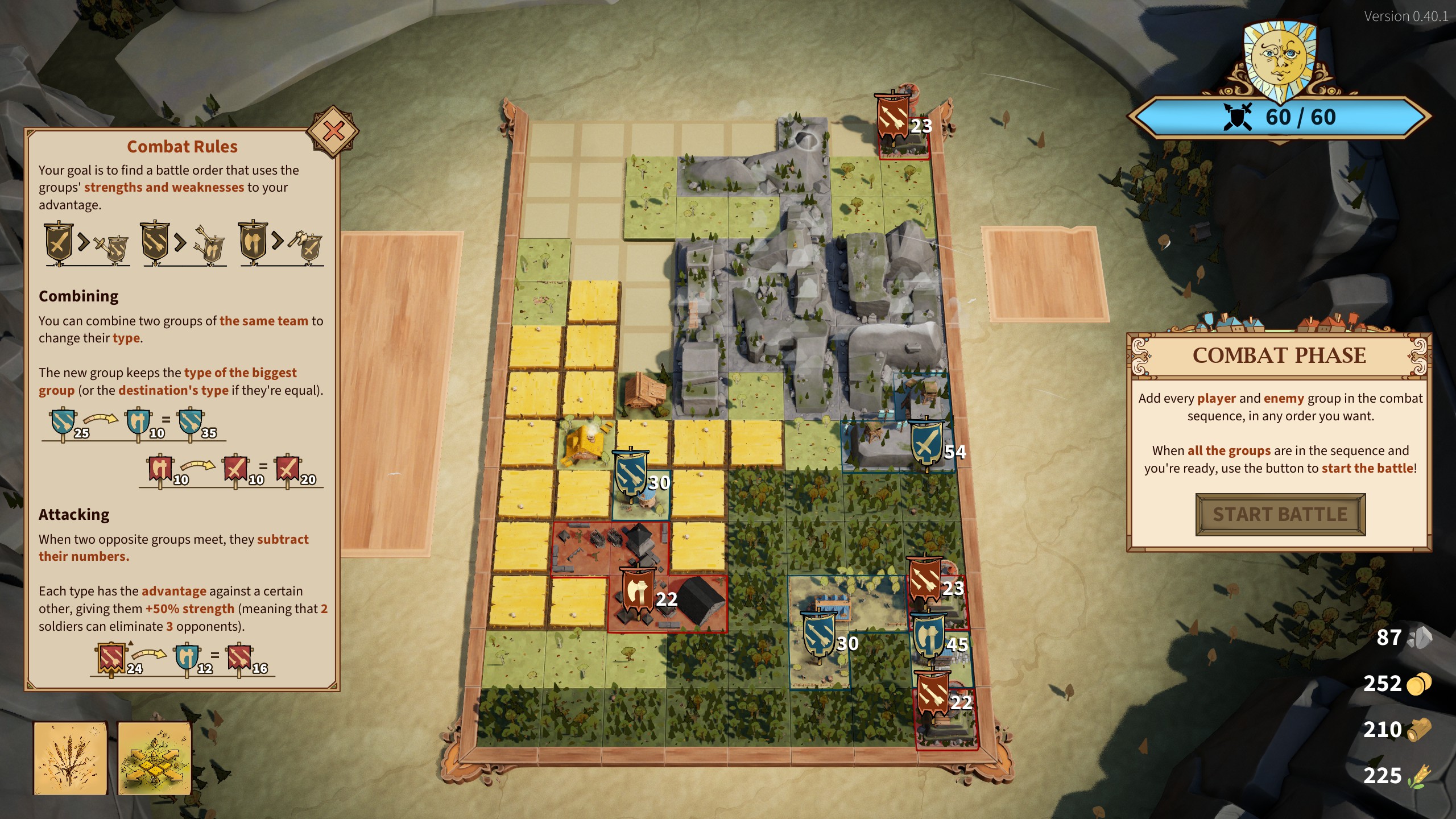Image resolution: width=1456 pixels, height=819 pixels.
Task: Open the wheat field tiles card
Action: 154,758
